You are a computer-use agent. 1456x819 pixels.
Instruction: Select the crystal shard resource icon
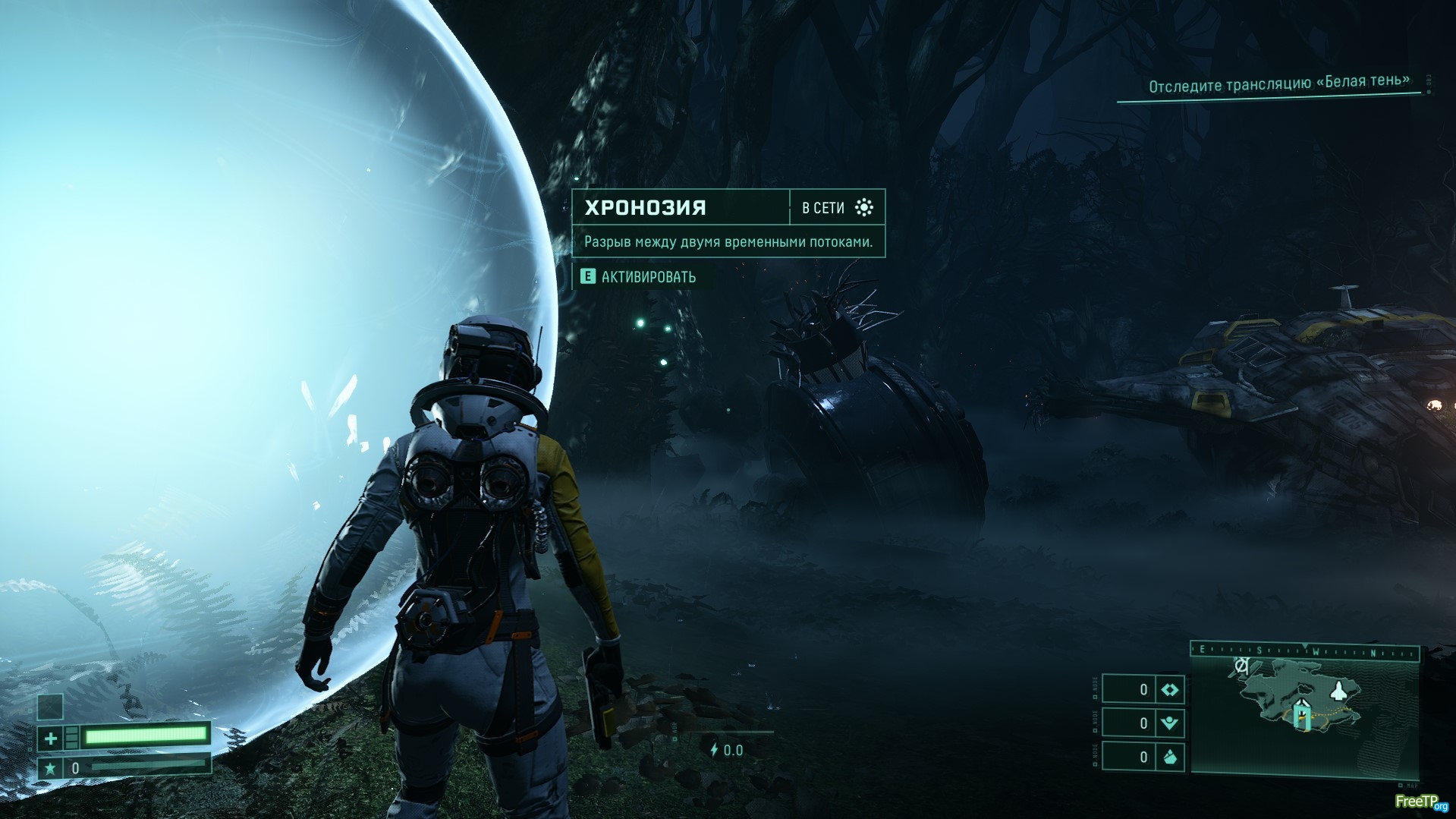[x=1169, y=757]
